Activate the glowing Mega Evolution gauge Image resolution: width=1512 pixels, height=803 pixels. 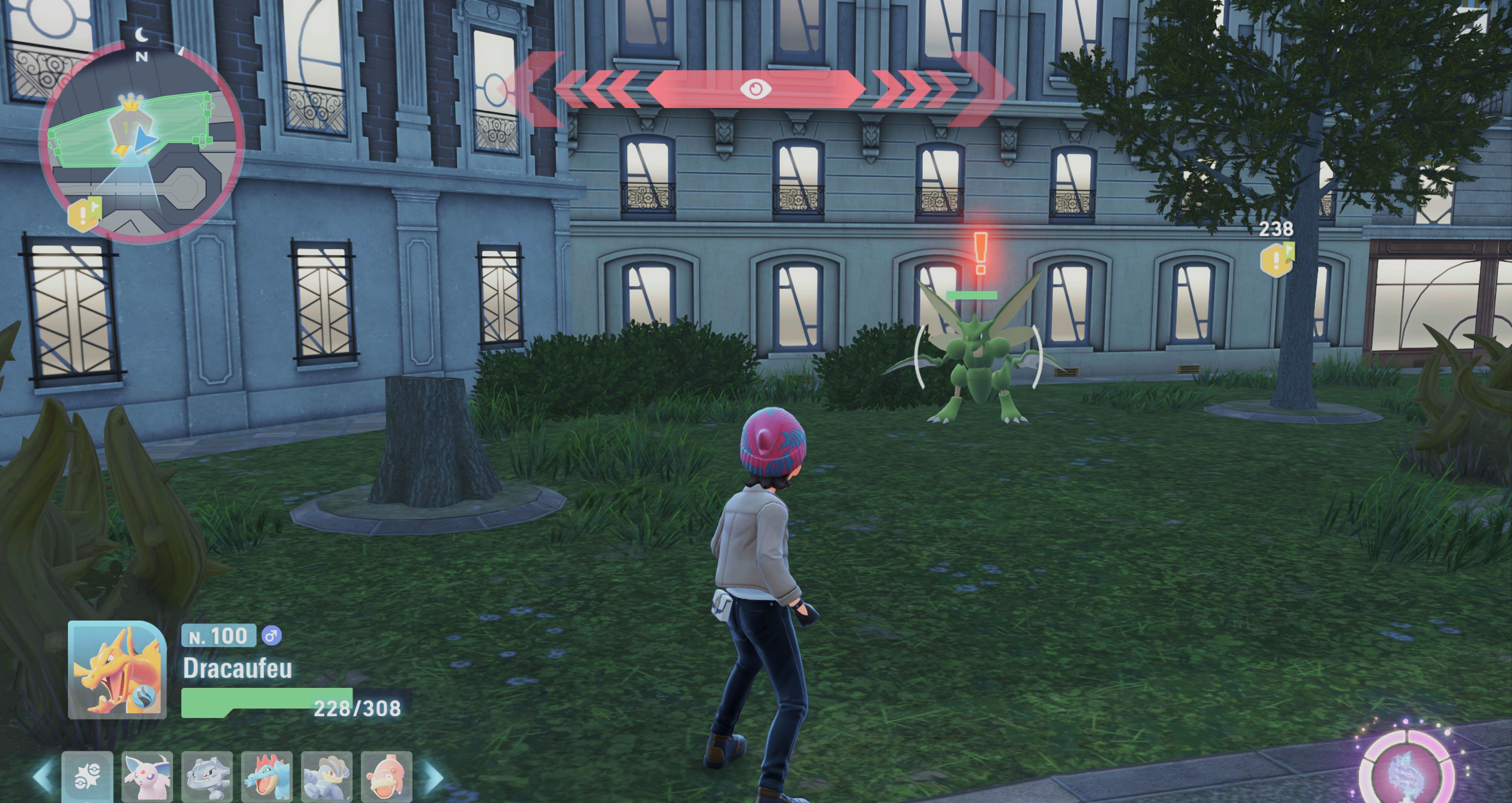pos(1406,770)
